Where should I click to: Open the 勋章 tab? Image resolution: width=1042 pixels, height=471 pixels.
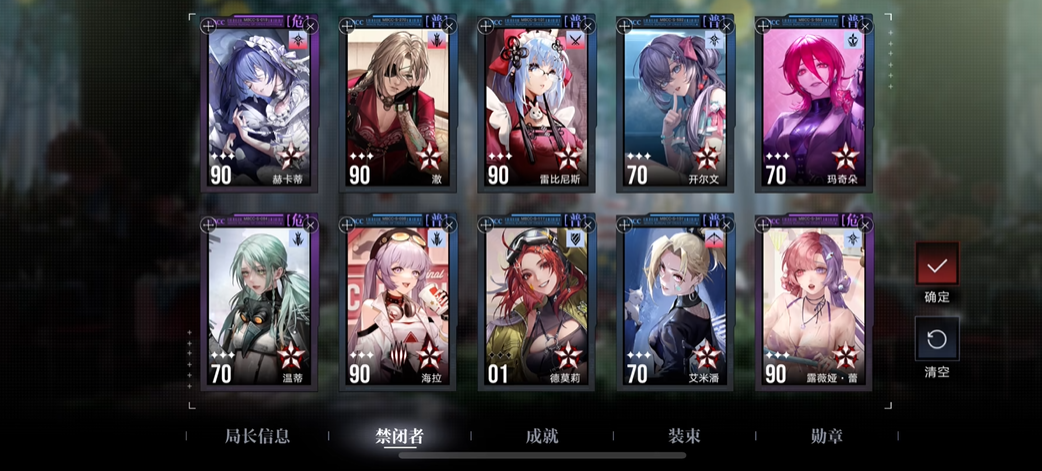click(x=826, y=436)
